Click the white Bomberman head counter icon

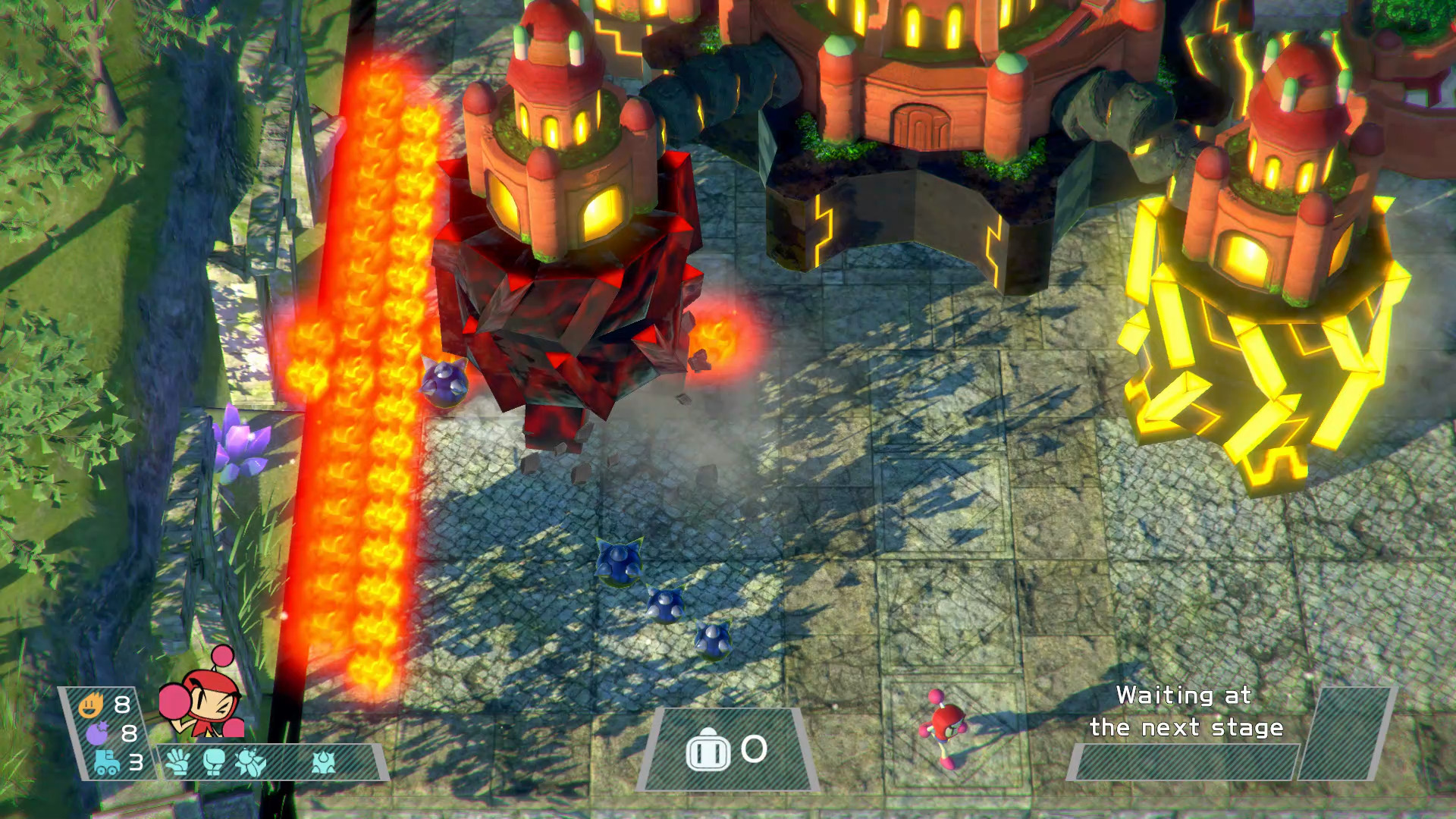coord(708,750)
